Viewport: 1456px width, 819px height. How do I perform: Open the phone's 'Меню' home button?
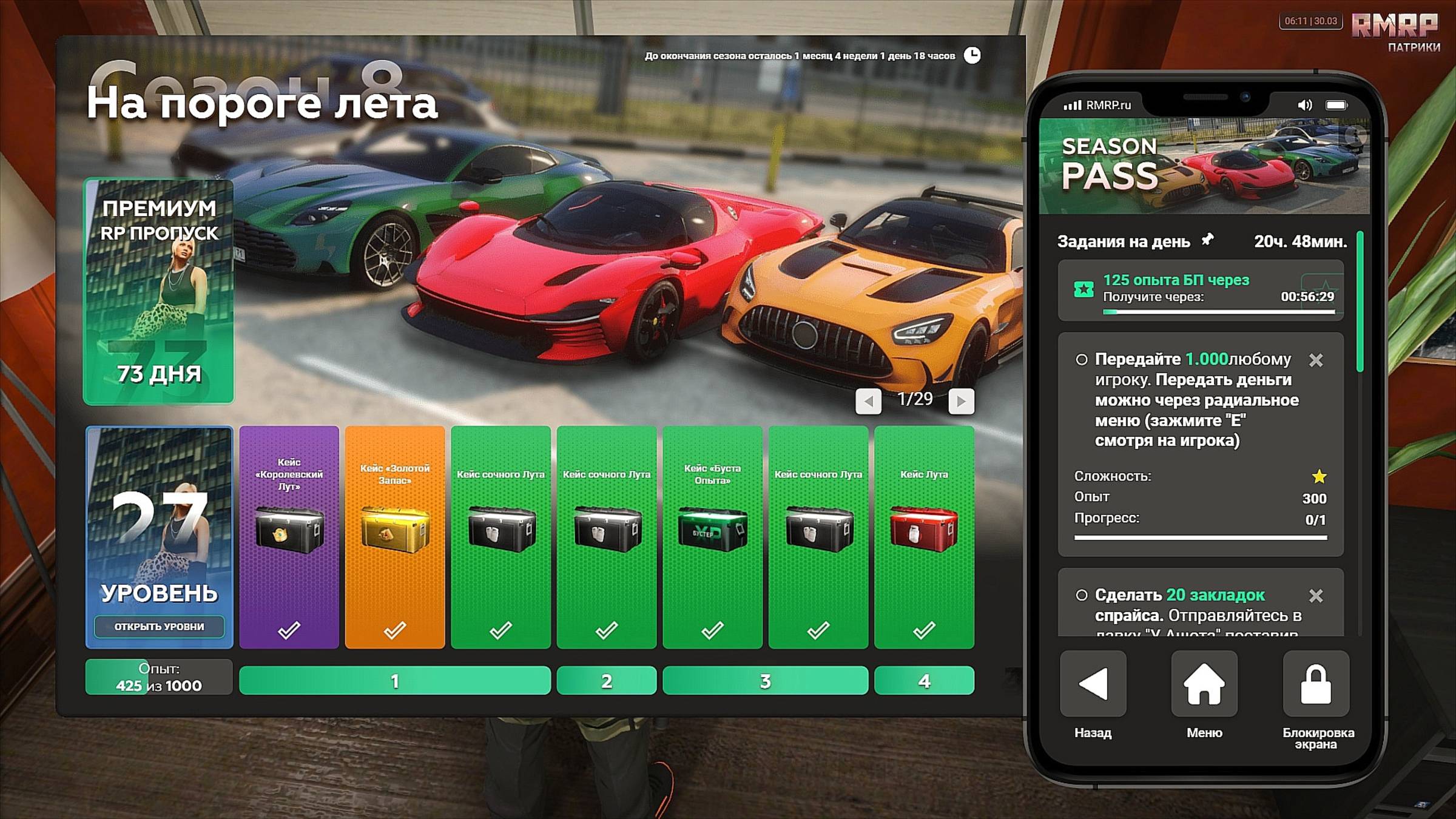click(x=1204, y=684)
